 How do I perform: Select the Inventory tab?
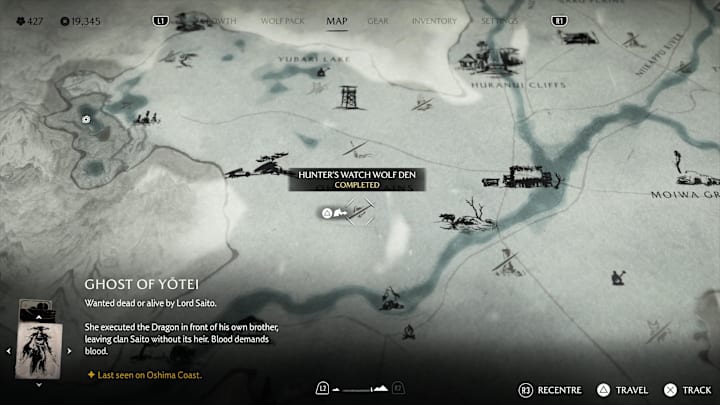(x=434, y=20)
